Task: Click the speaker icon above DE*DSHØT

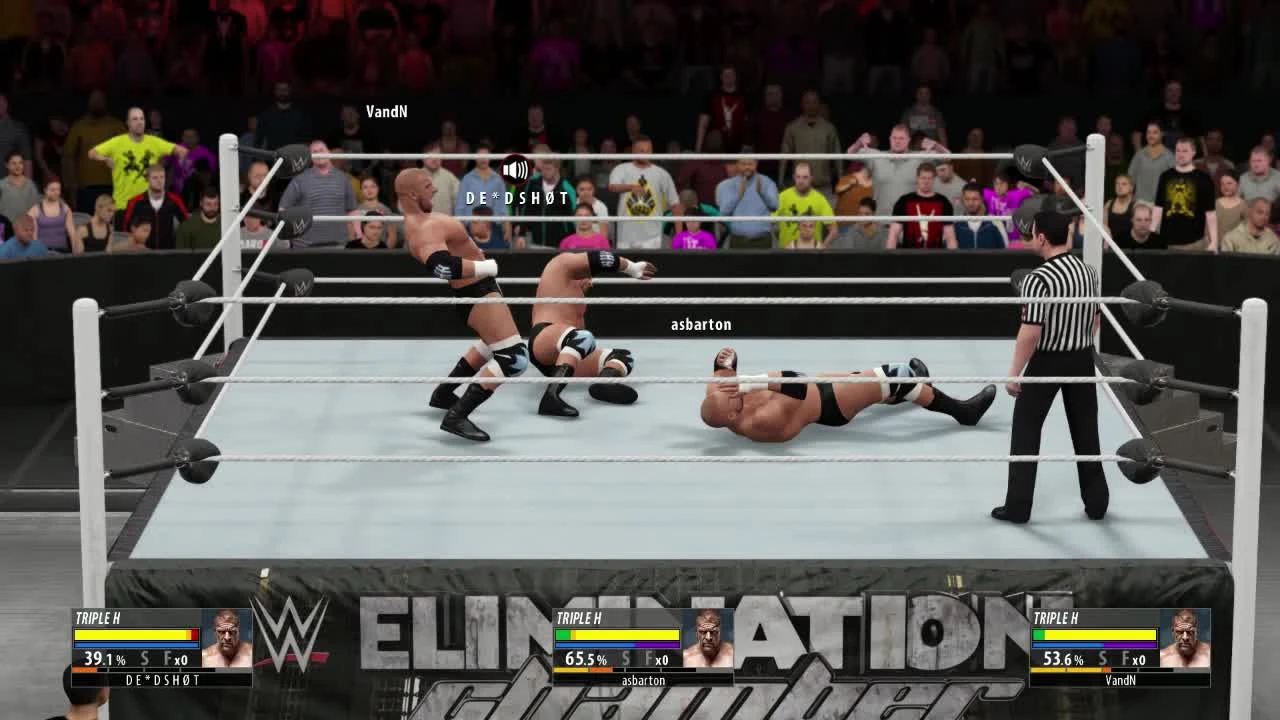Action: (x=515, y=168)
